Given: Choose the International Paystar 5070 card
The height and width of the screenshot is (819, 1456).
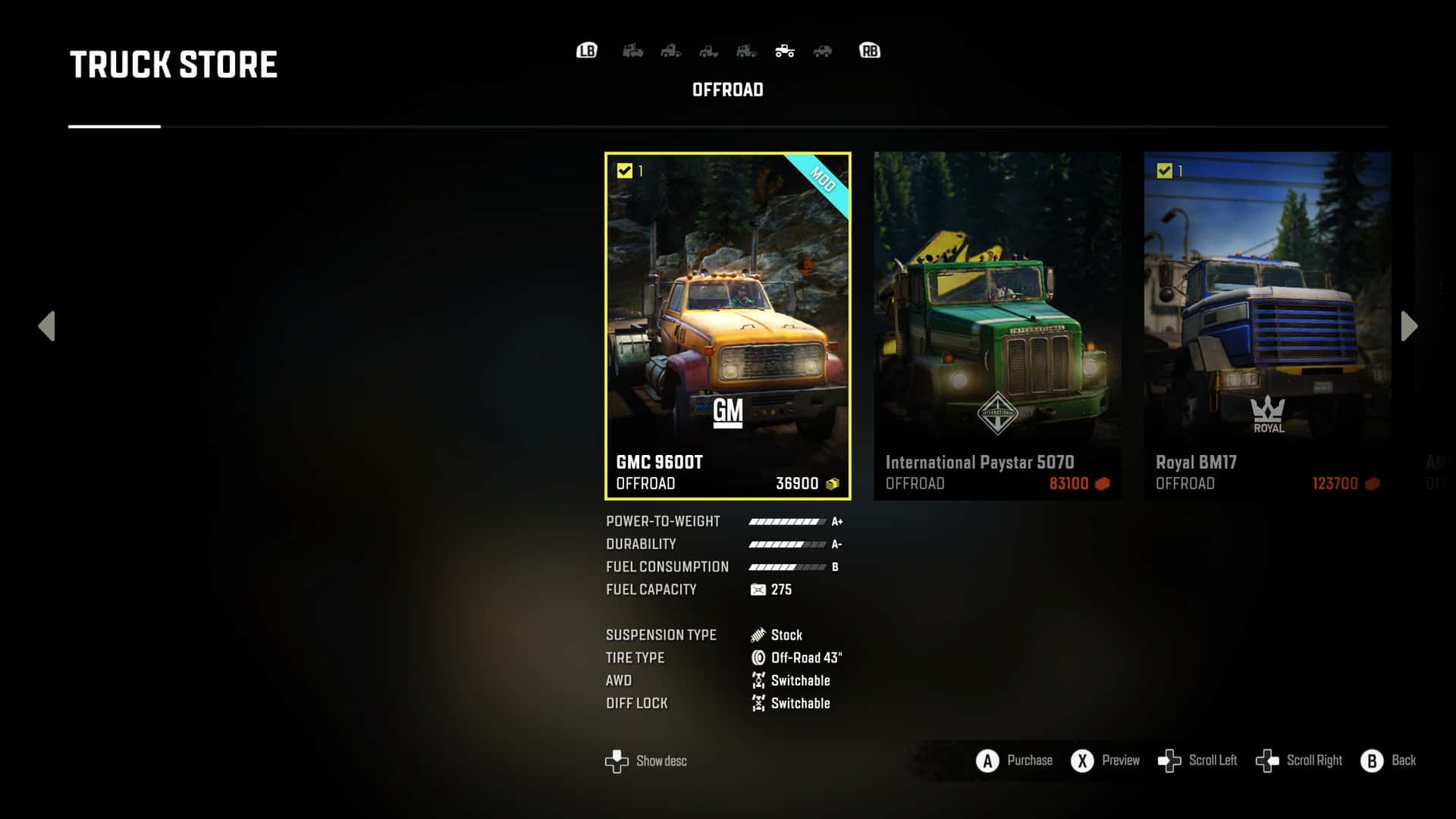Looking at the screenshot, I should (x=997, y=326).
